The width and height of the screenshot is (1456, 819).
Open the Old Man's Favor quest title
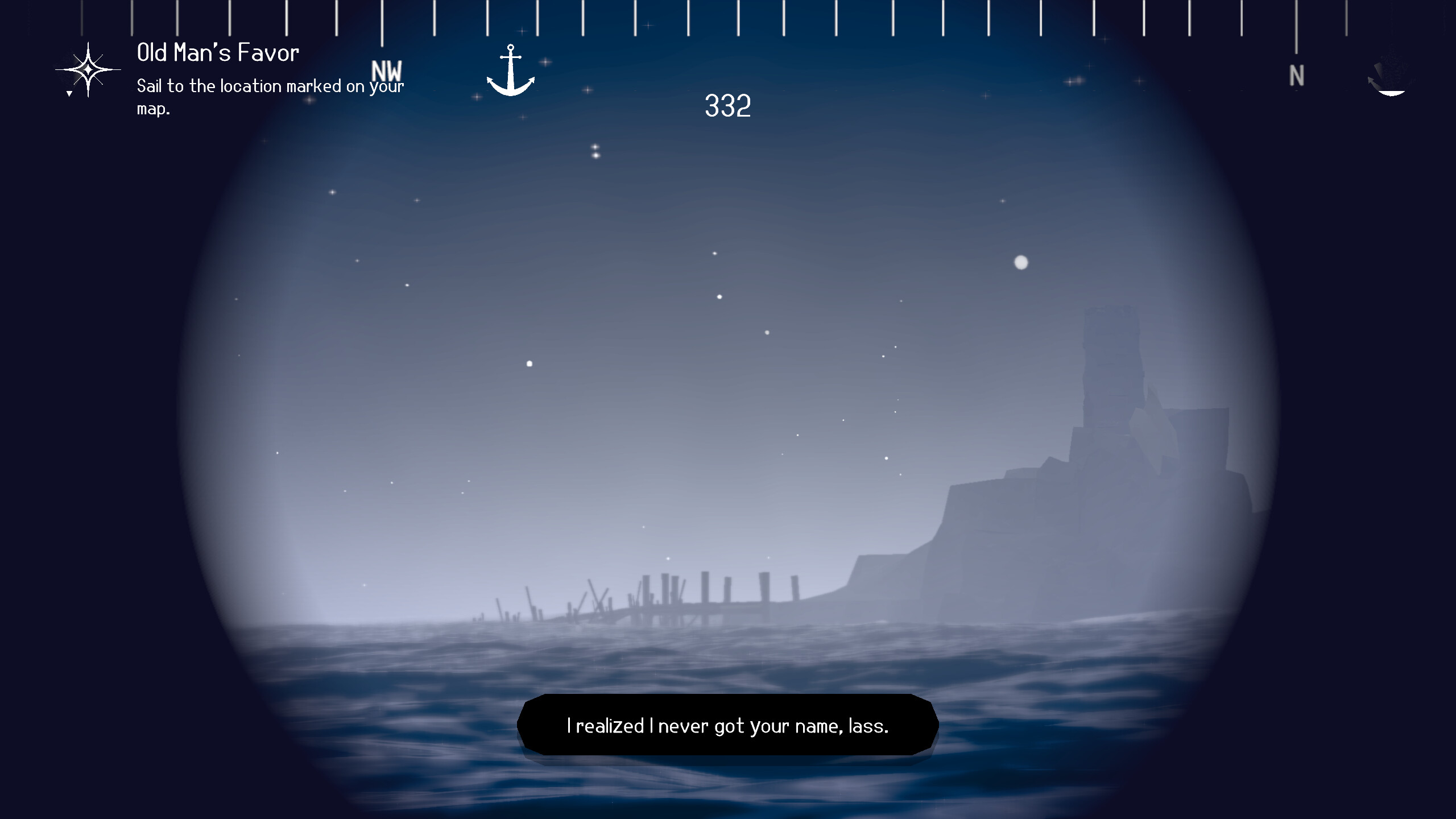click(x=218, y=52)
